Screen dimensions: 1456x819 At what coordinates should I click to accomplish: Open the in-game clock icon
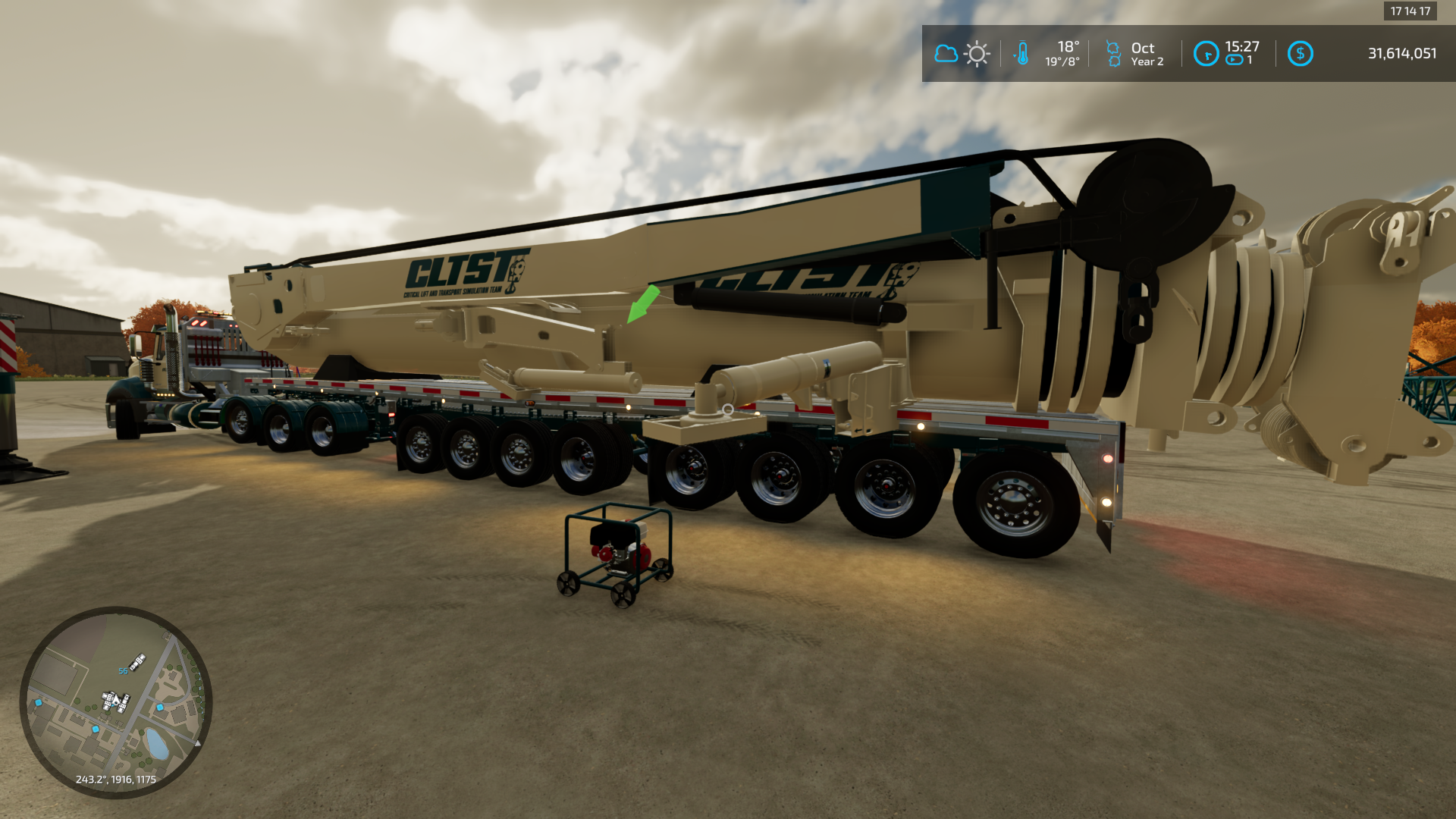pyautogui.click(x=1208, y=53)
